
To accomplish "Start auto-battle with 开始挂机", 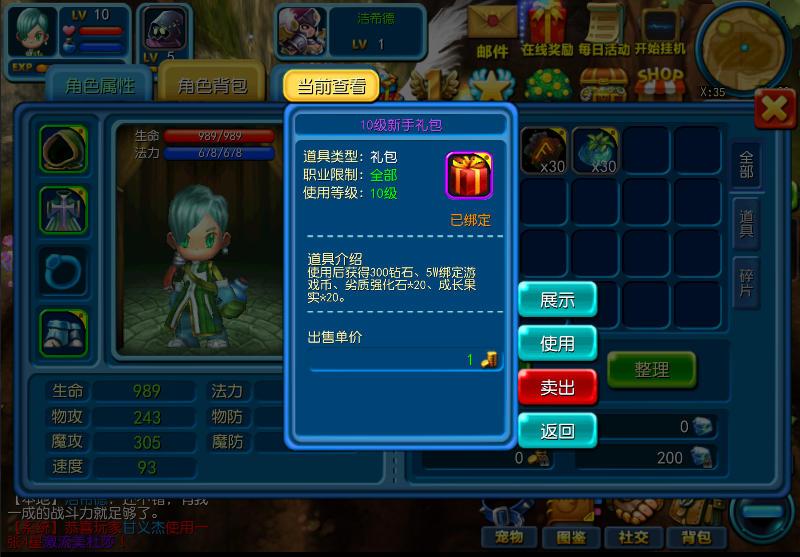I will pyautogui.click(x=660, y=30).
